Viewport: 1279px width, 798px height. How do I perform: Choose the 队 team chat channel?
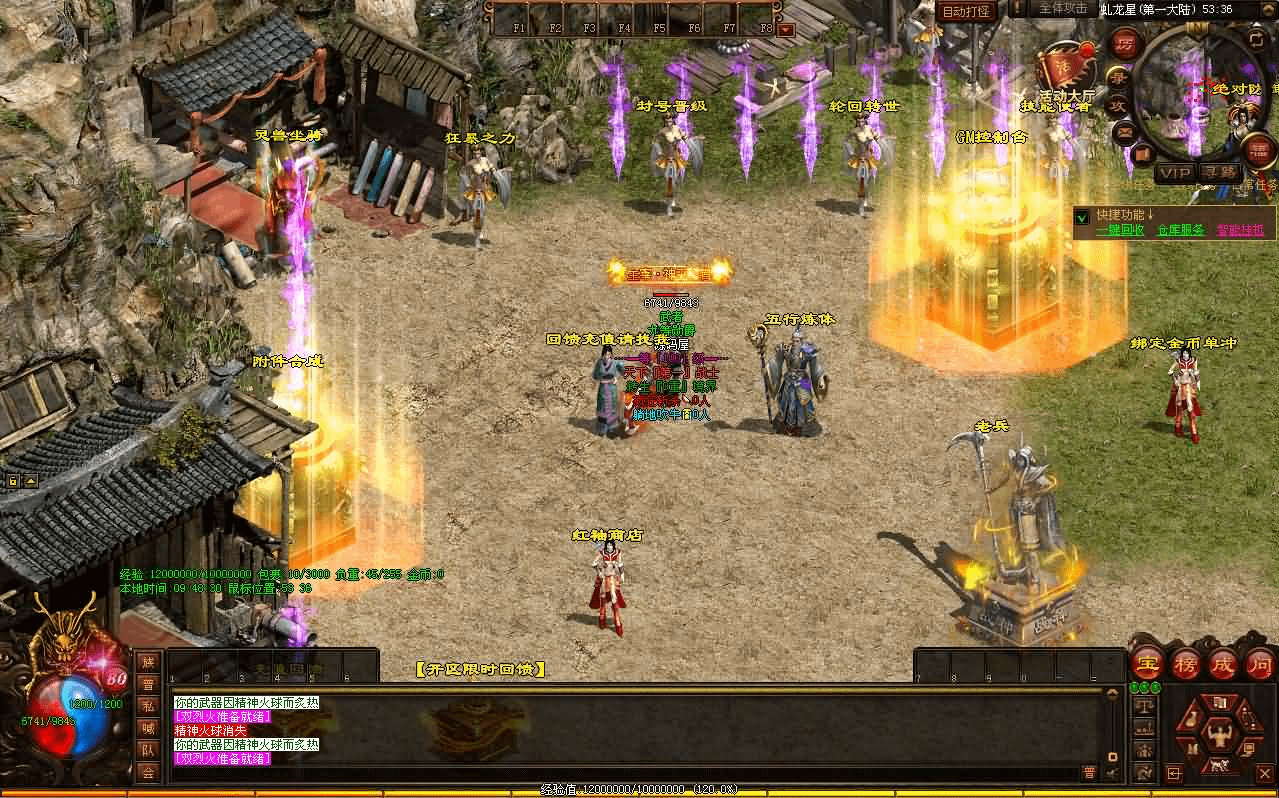point(148,749)
